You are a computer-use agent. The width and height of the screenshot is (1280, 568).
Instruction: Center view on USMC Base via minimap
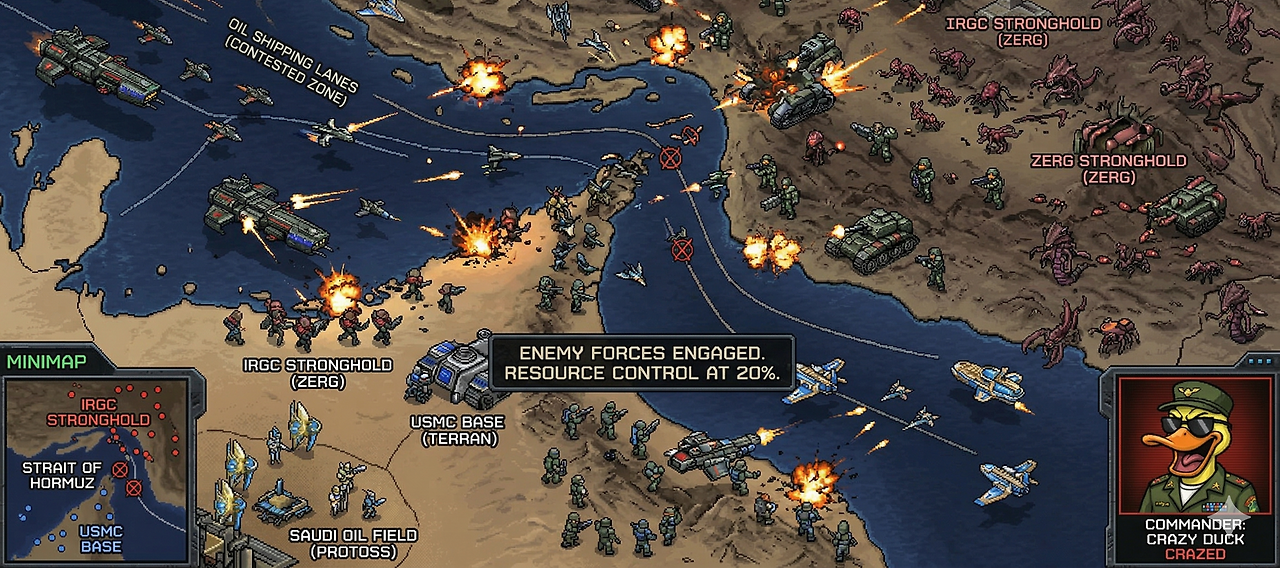tap(100, 539)
